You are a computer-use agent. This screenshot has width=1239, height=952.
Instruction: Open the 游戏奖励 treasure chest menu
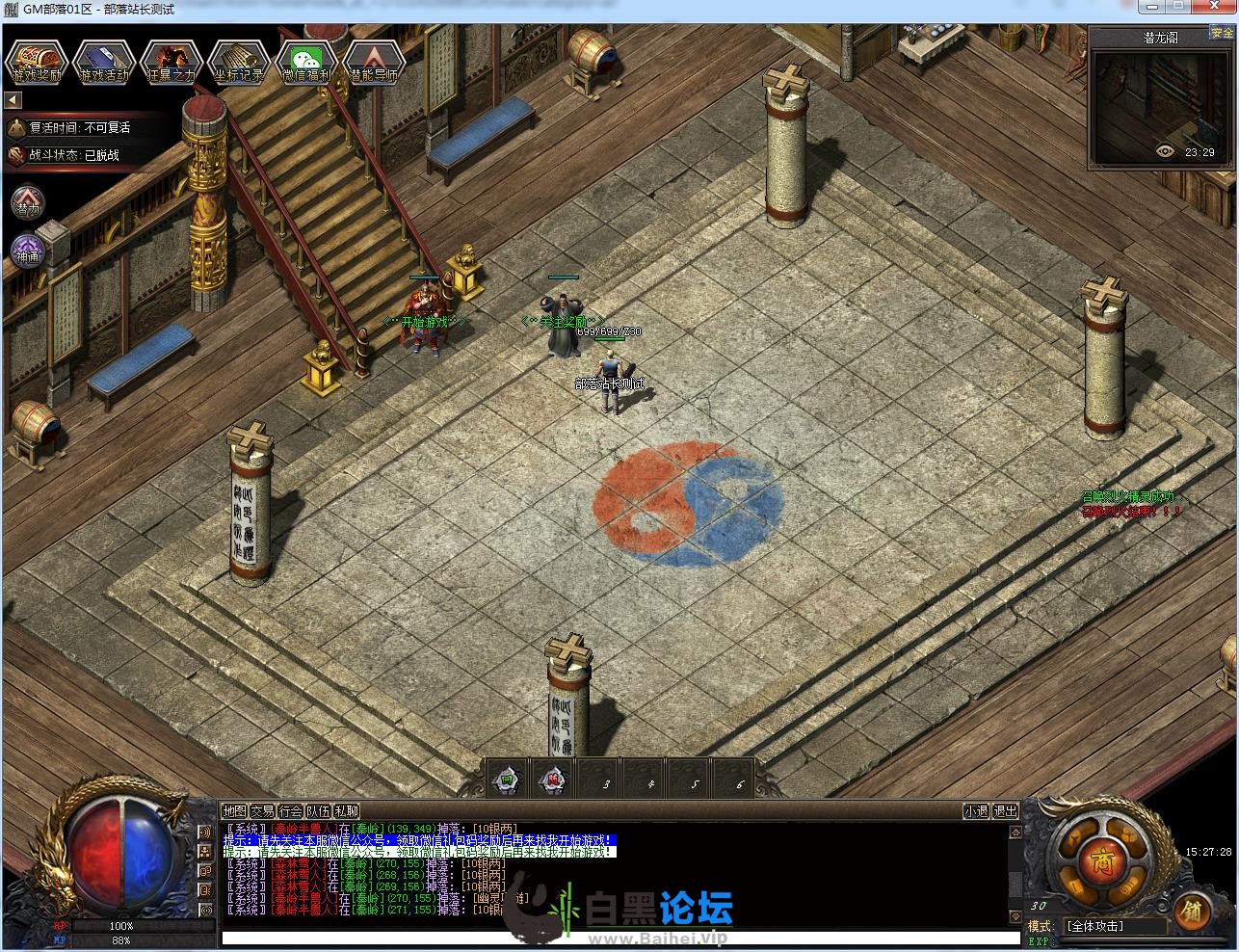[37, 62]
